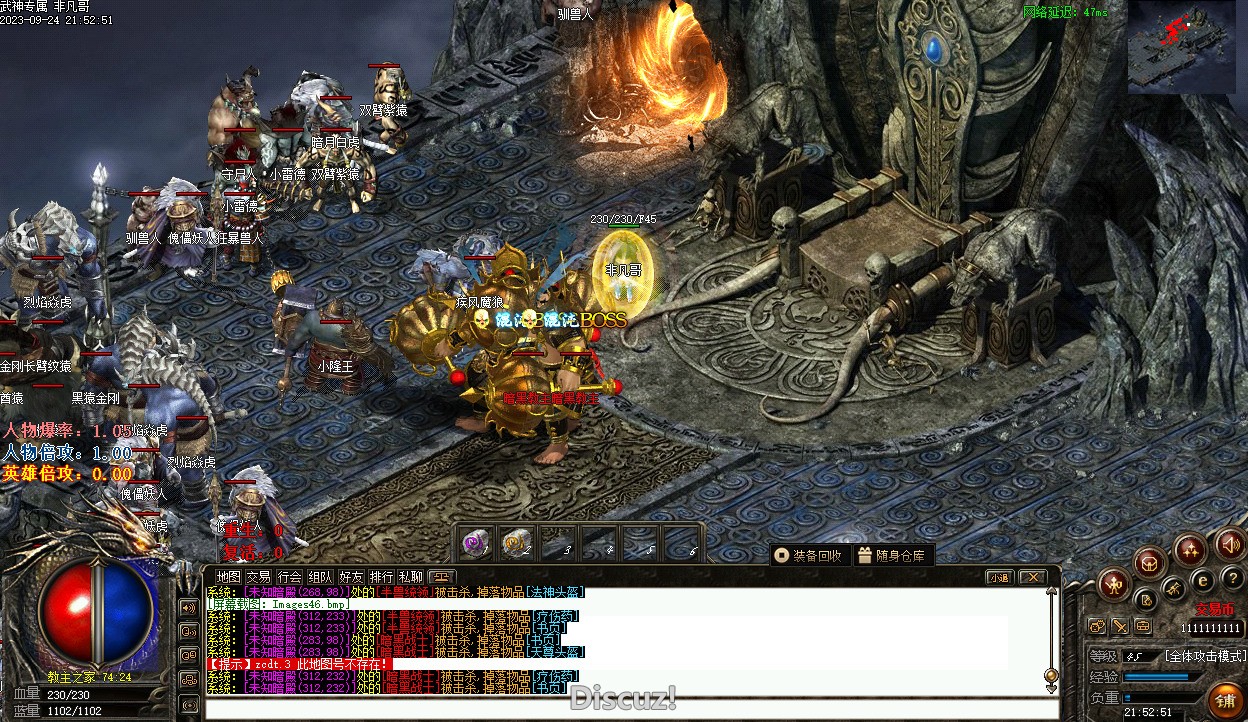This screenshot has height=722, width=1248.
Task: Close the game with the X button
Action: tap(1031, 577)
